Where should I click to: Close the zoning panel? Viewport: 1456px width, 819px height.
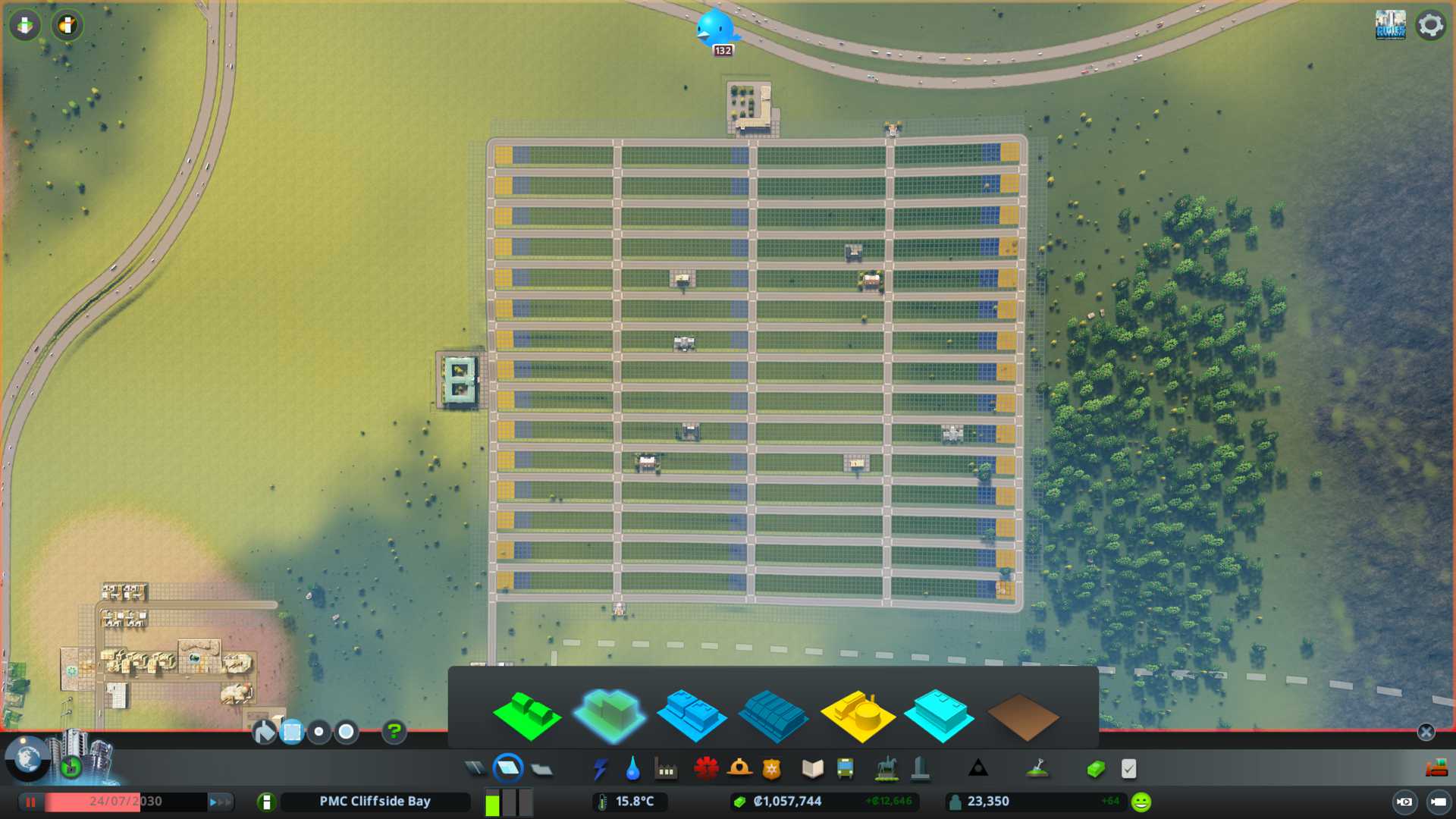(x=1426, y=732)
